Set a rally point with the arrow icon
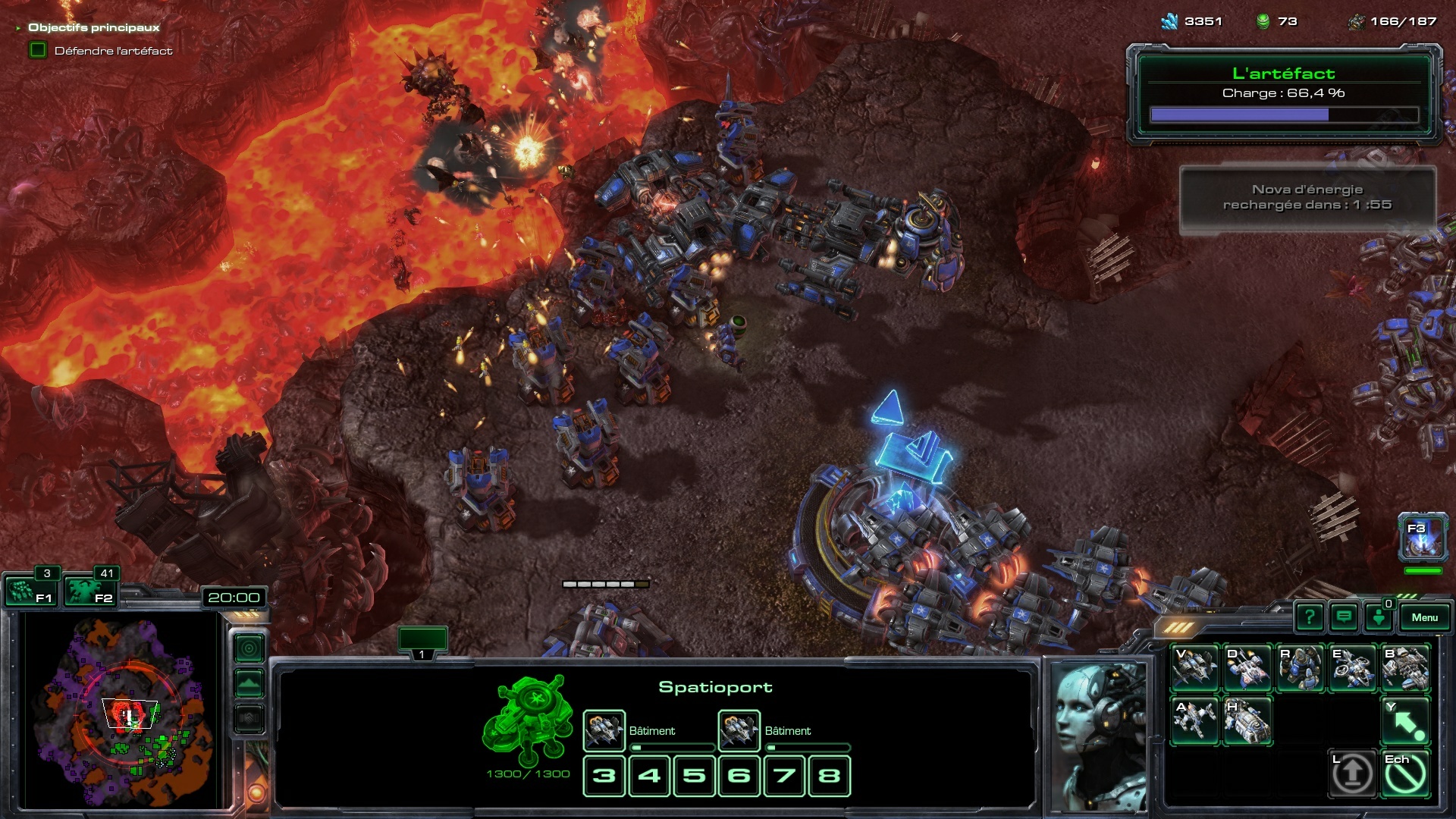Image resolution: width=1456 pixels, height=819 pixels. [x=1405, y=720]
